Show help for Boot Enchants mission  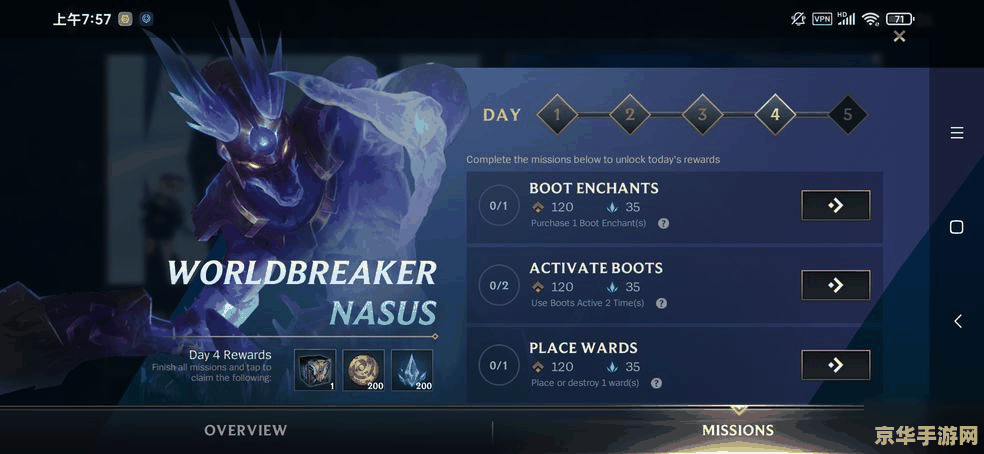pyautogui.click(x=663, y=223)
